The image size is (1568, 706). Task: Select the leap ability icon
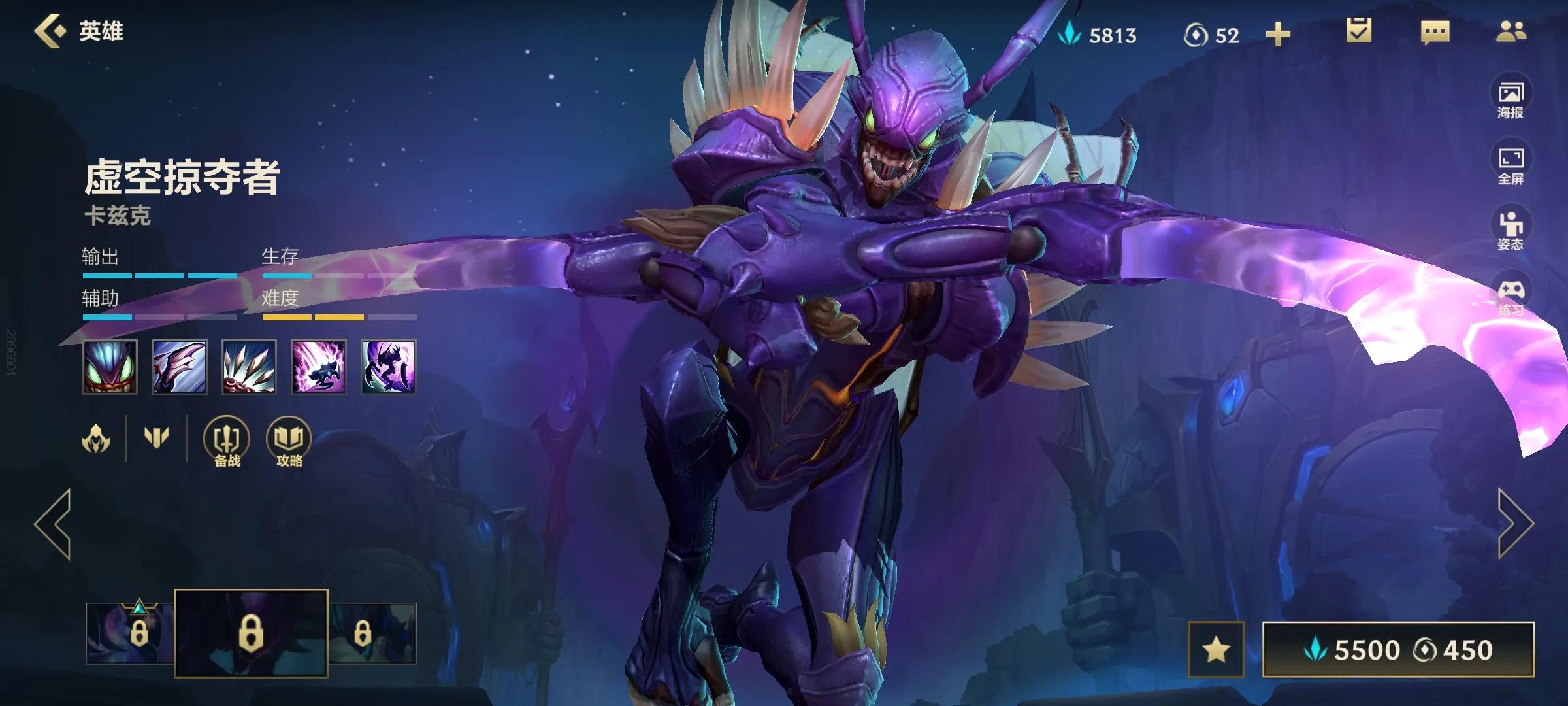[319, 367]
